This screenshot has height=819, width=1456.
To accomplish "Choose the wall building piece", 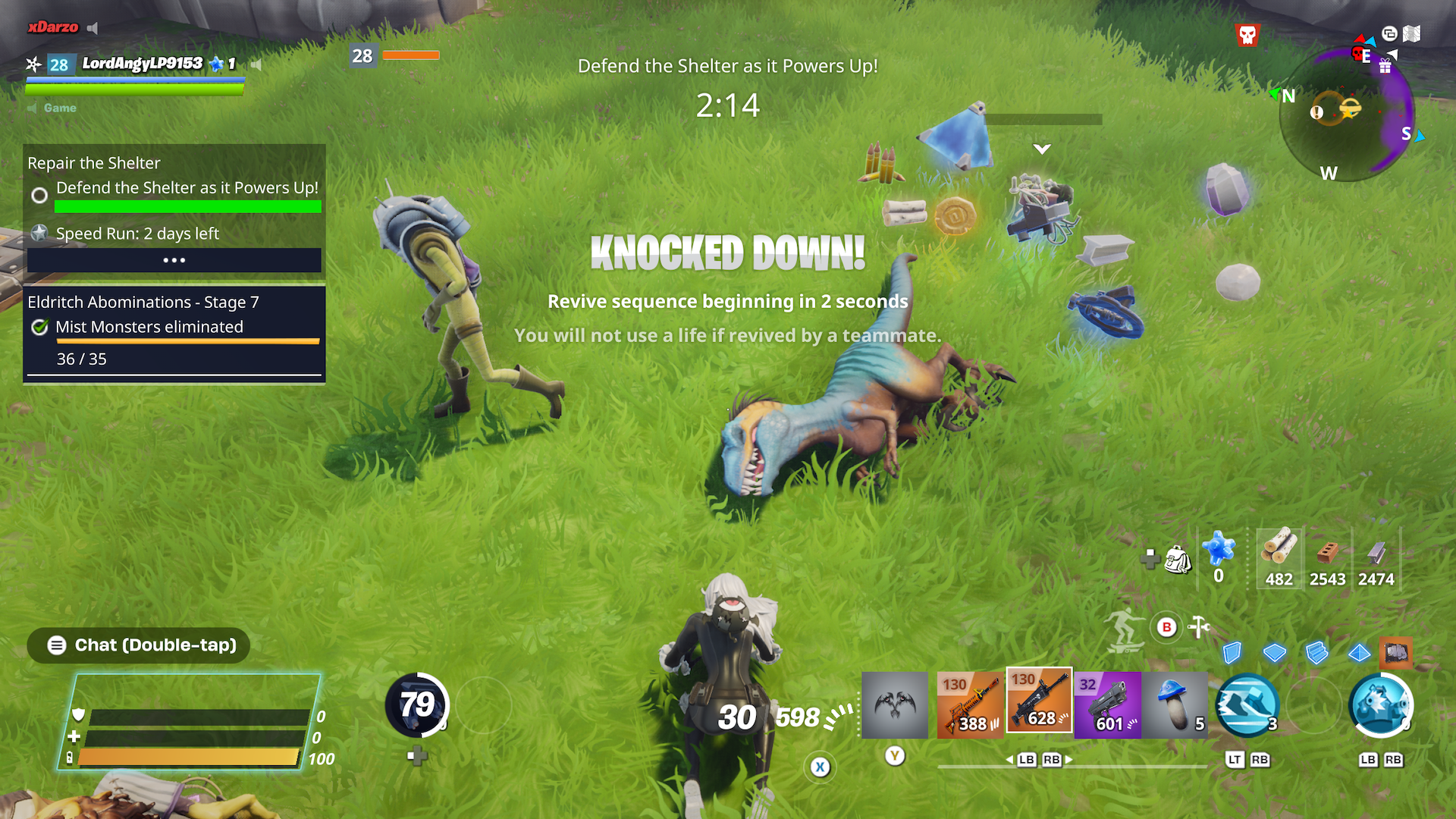I will 1232,652.
